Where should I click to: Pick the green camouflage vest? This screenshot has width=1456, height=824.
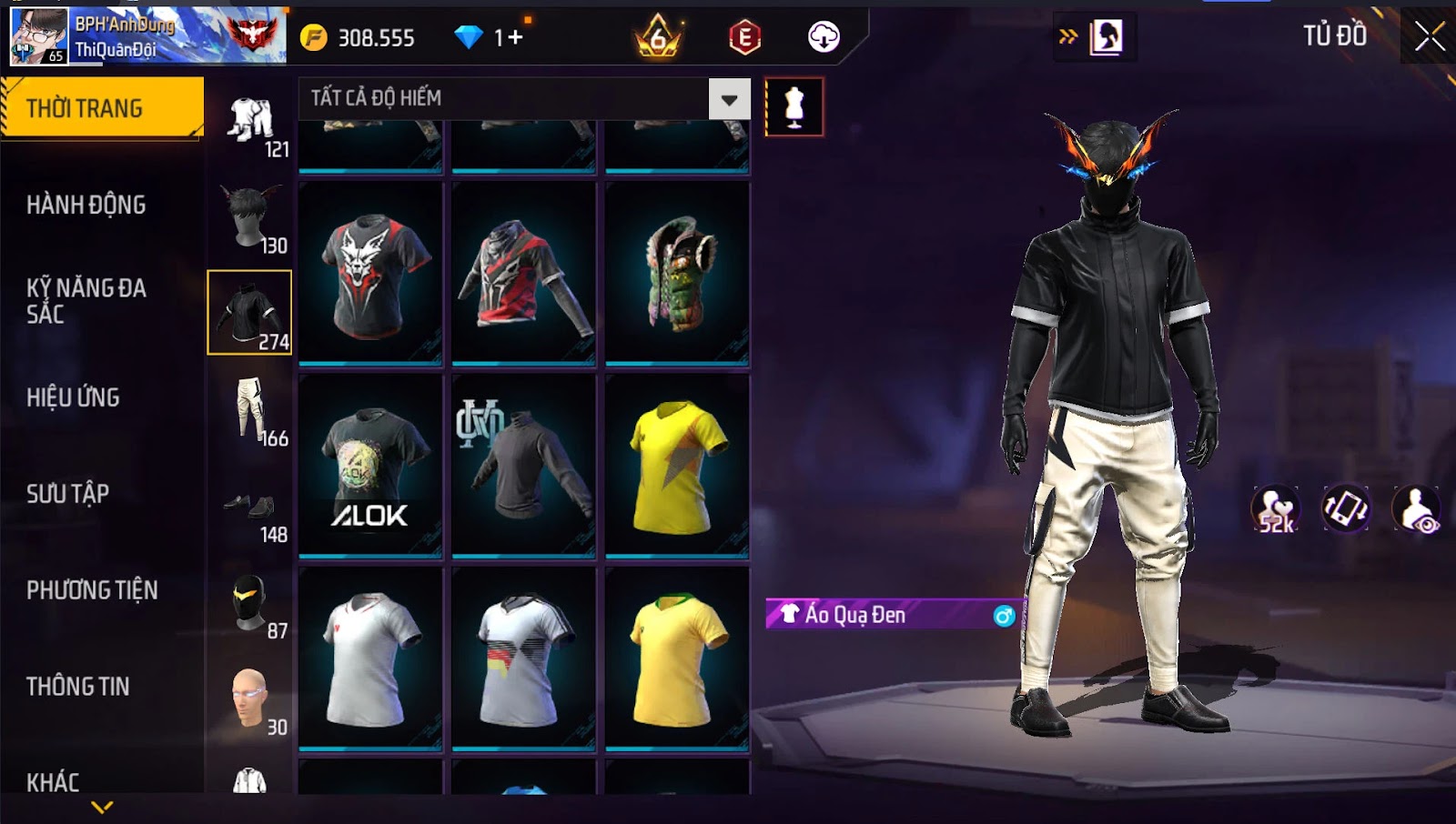click(678, 273)
